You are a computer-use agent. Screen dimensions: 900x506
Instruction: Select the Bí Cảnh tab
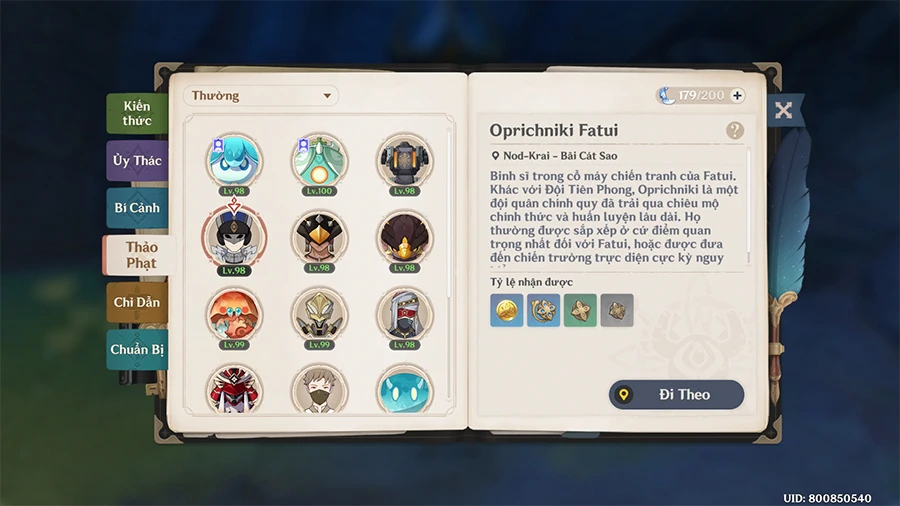137,208
